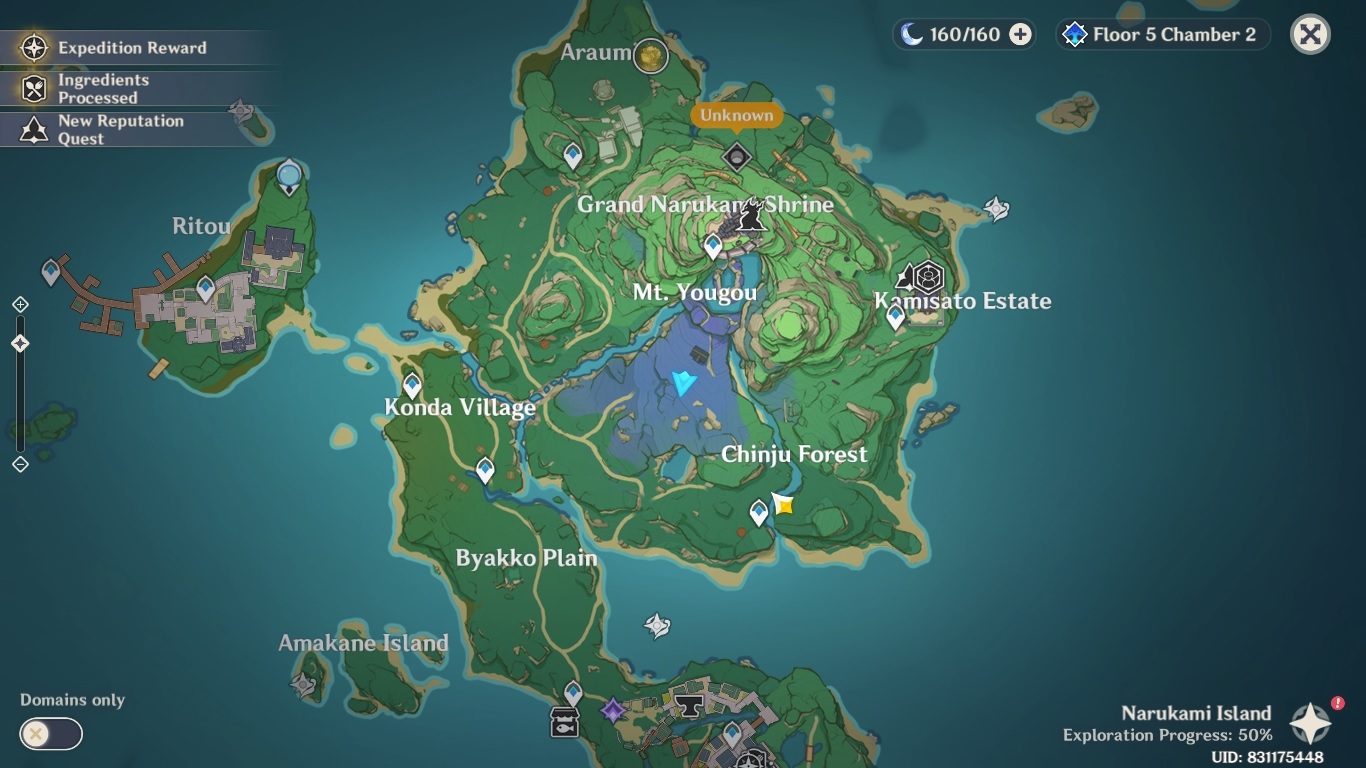Screen dimensions: 1366x768
Task: Add Original Resin with the plus button
Action: click(1020, 35)
